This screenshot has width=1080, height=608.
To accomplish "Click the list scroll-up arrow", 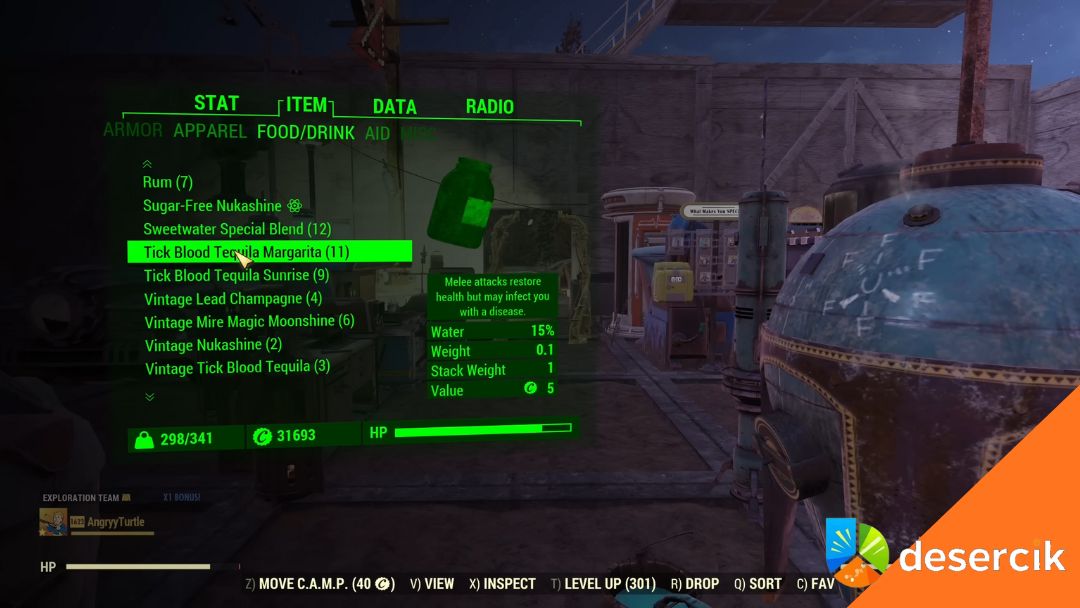I will pos(148,163).
